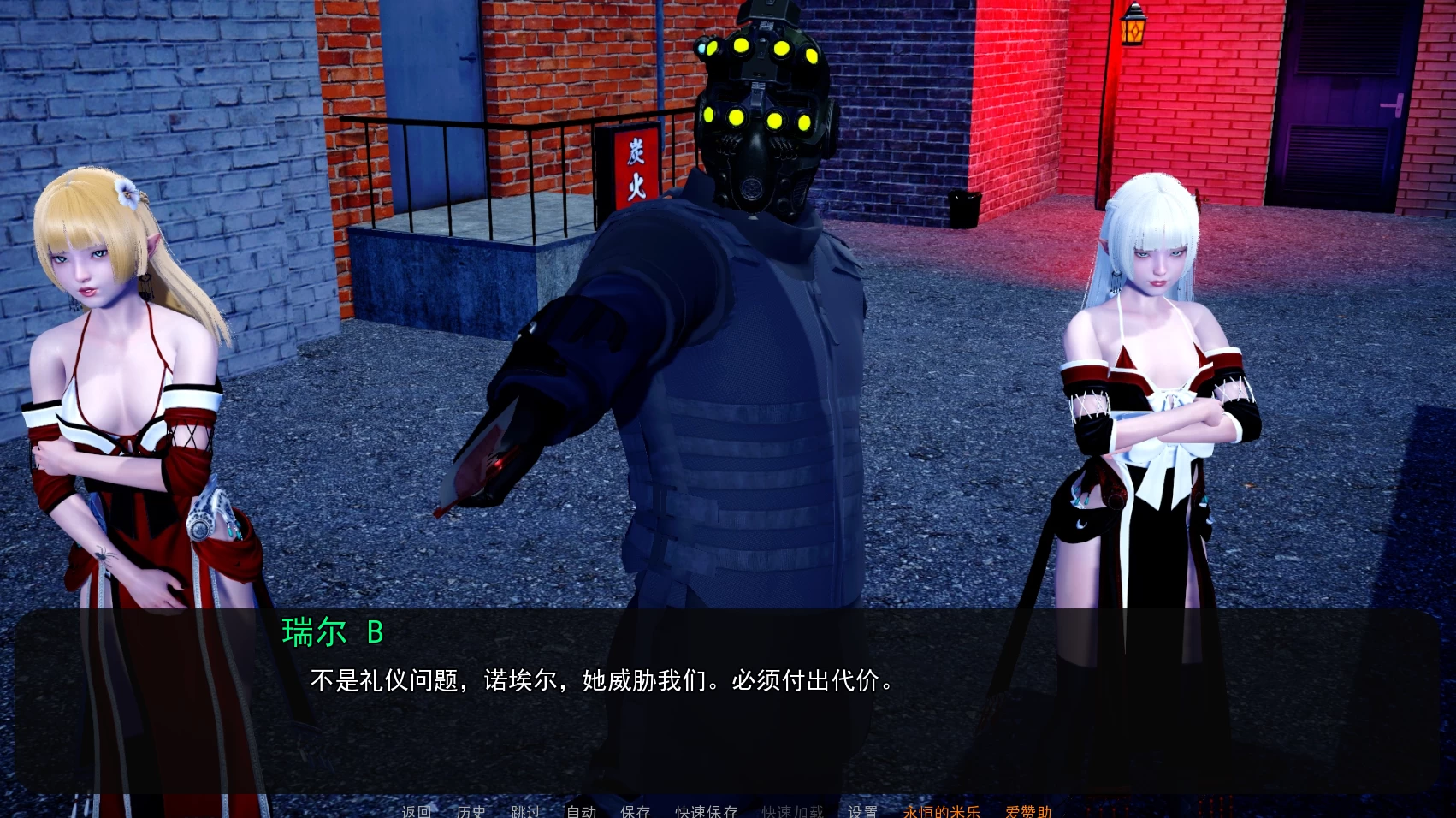This screenshot has height=818, width=1456.
Task: Open the 历史 dialogue history
Action: click(470, 812)
